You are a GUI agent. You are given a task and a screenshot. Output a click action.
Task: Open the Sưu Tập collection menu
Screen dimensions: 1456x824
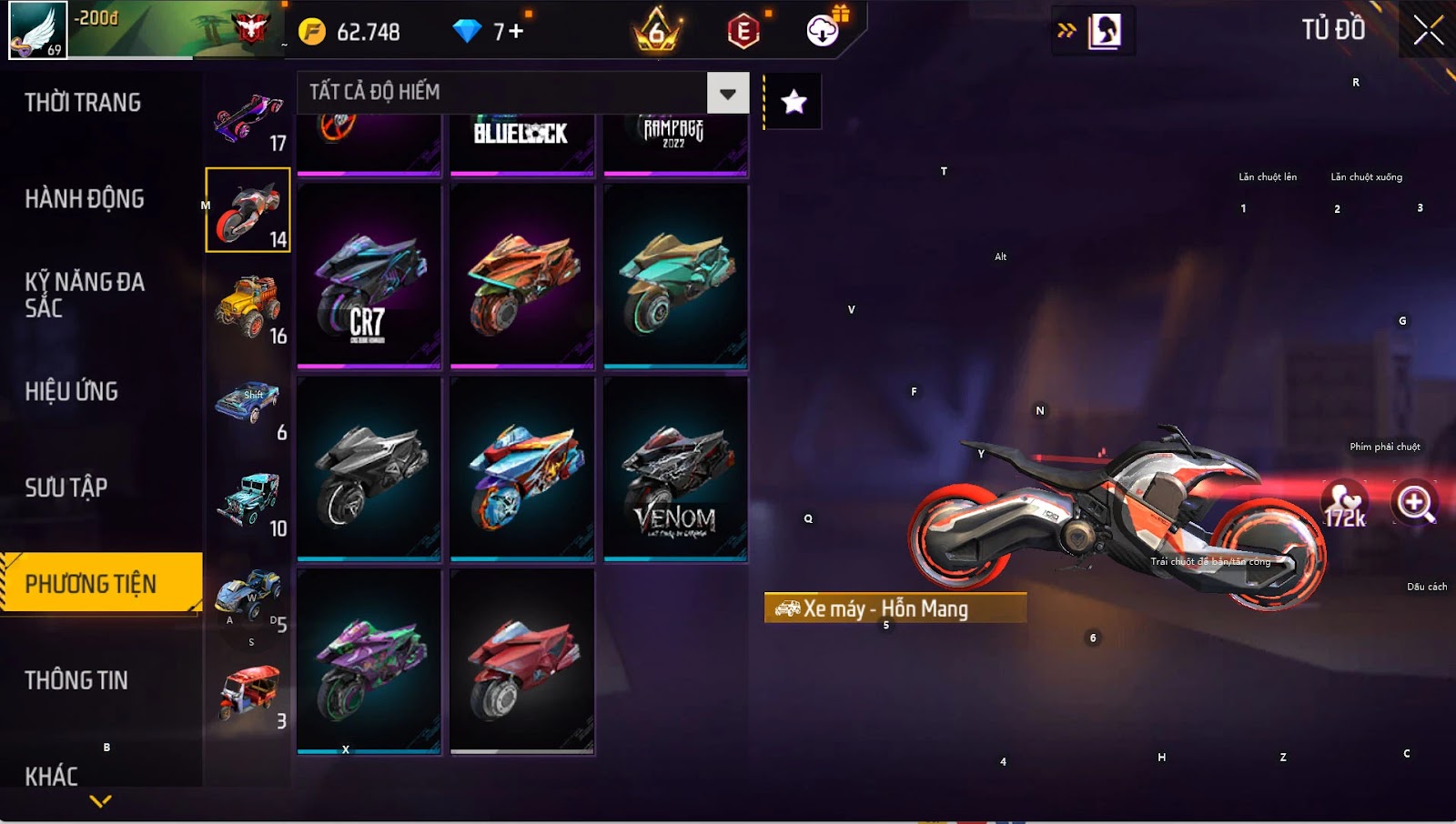pyautogui.click(x=66, y=488)
